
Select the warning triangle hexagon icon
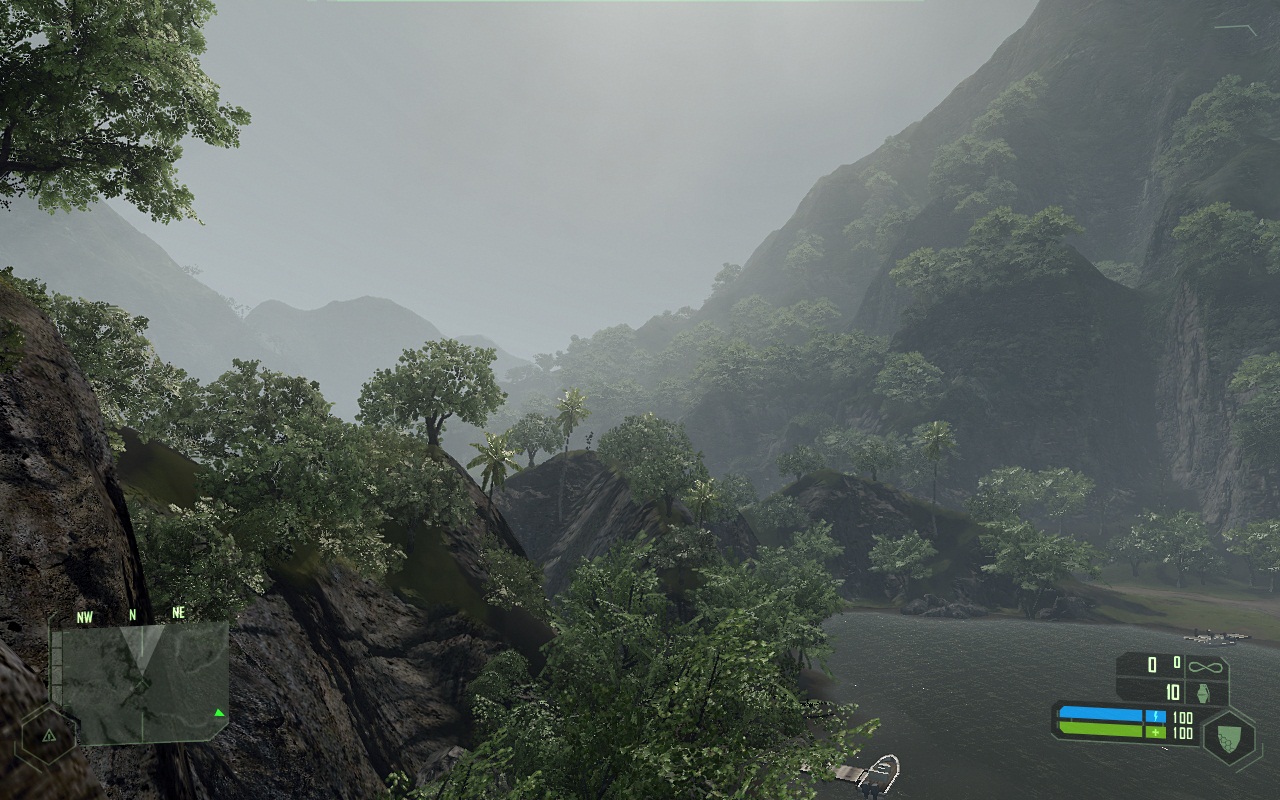(48, 735)
